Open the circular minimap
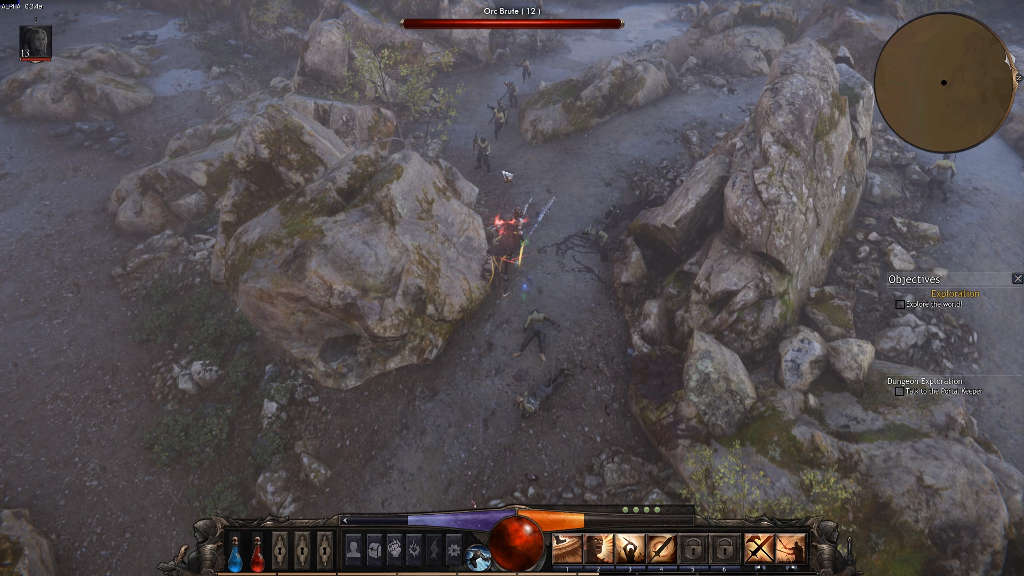This screenshot has width=1024, height=576. (x=943, y=82)
